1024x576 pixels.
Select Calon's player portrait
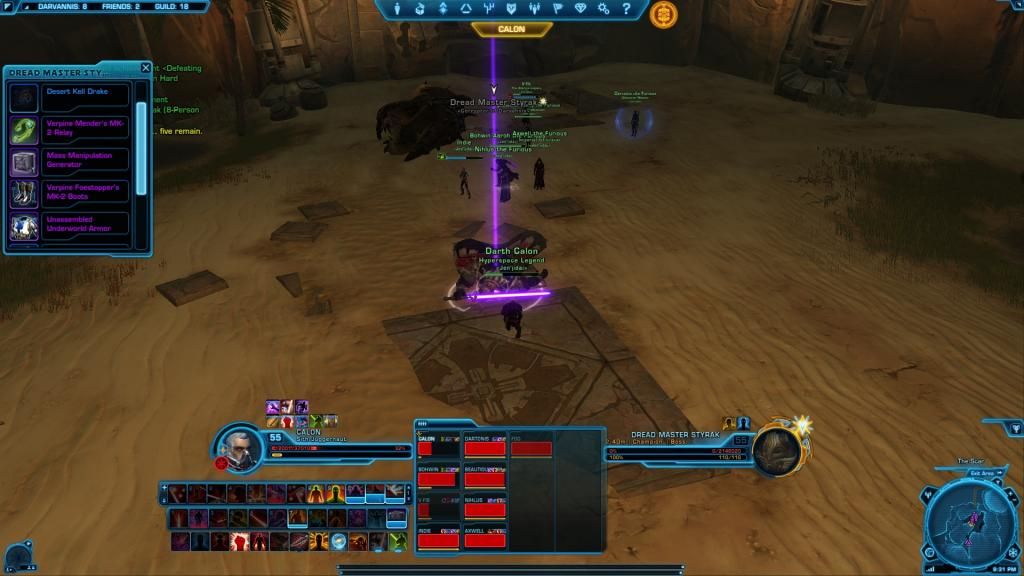pos(241,448)
